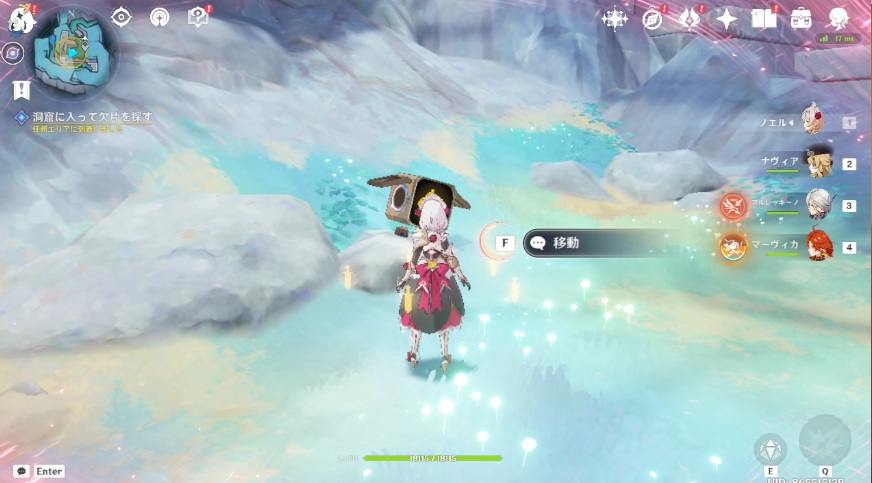This screenshot has height=483, width=872.
Task: Switch to party member ナヴィア
Action: click(820, 163)
